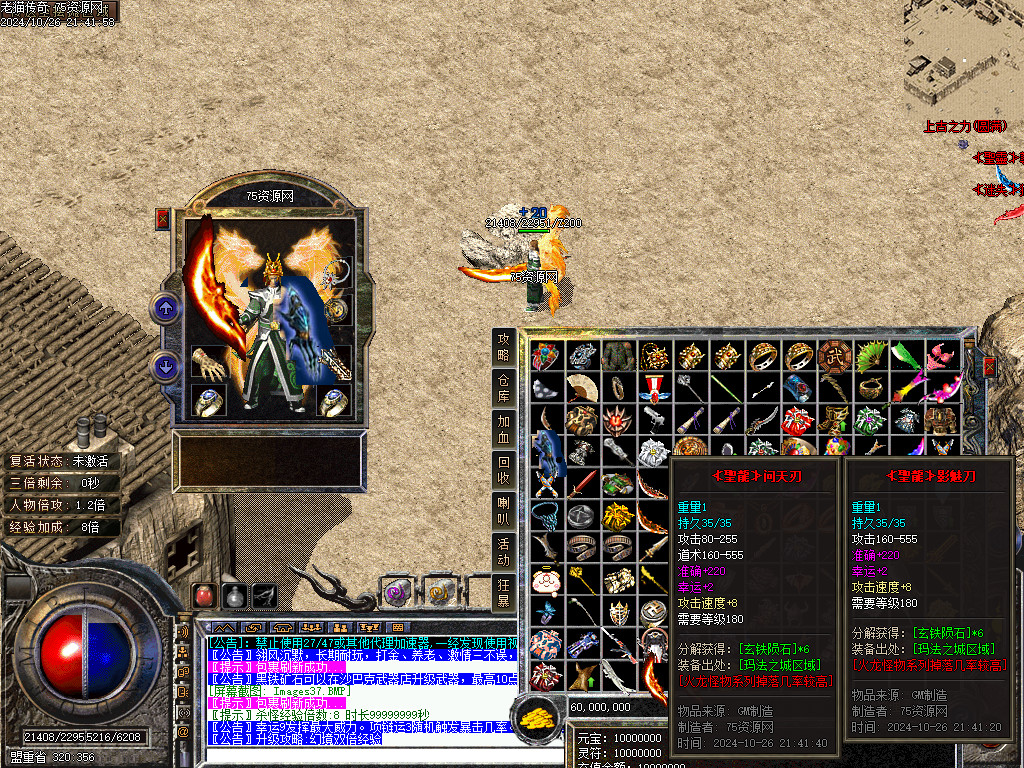Image resolution: width=1024 pixels, height=768 pixels.
Task: Select the golden gauntlet equipment slot
Action: point(209,364)
